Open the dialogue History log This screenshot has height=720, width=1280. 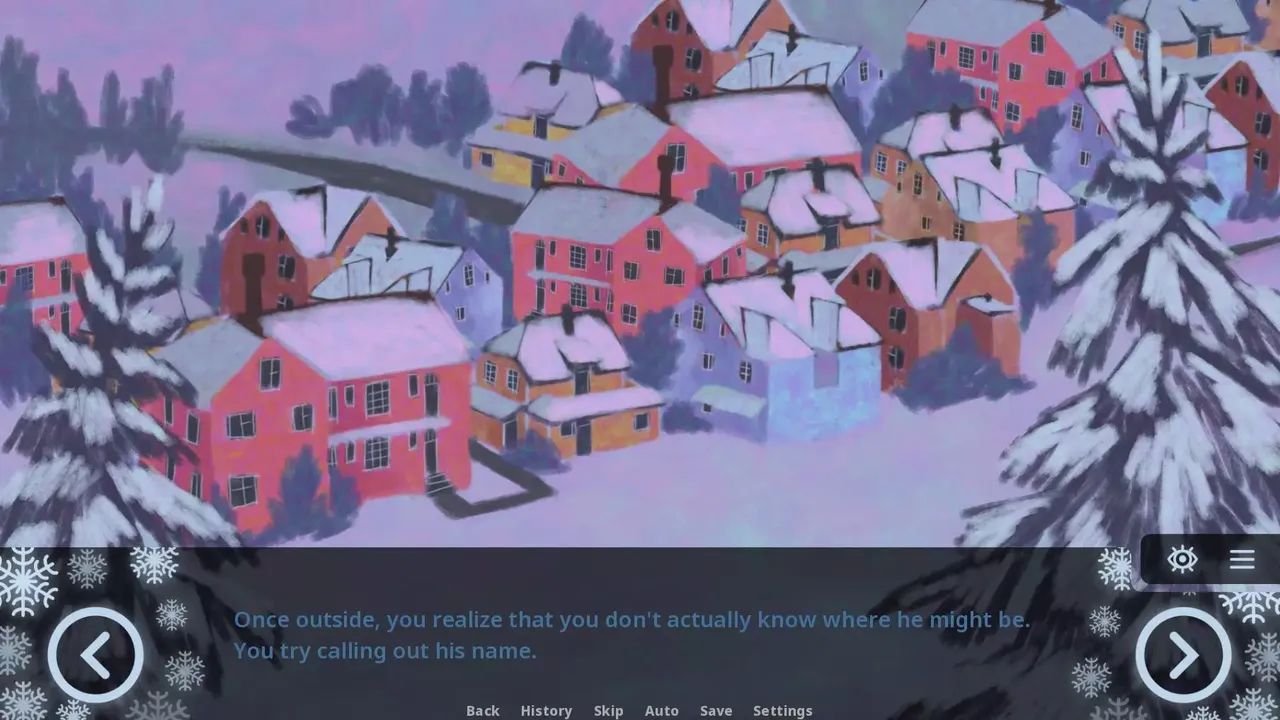point(546,710)
